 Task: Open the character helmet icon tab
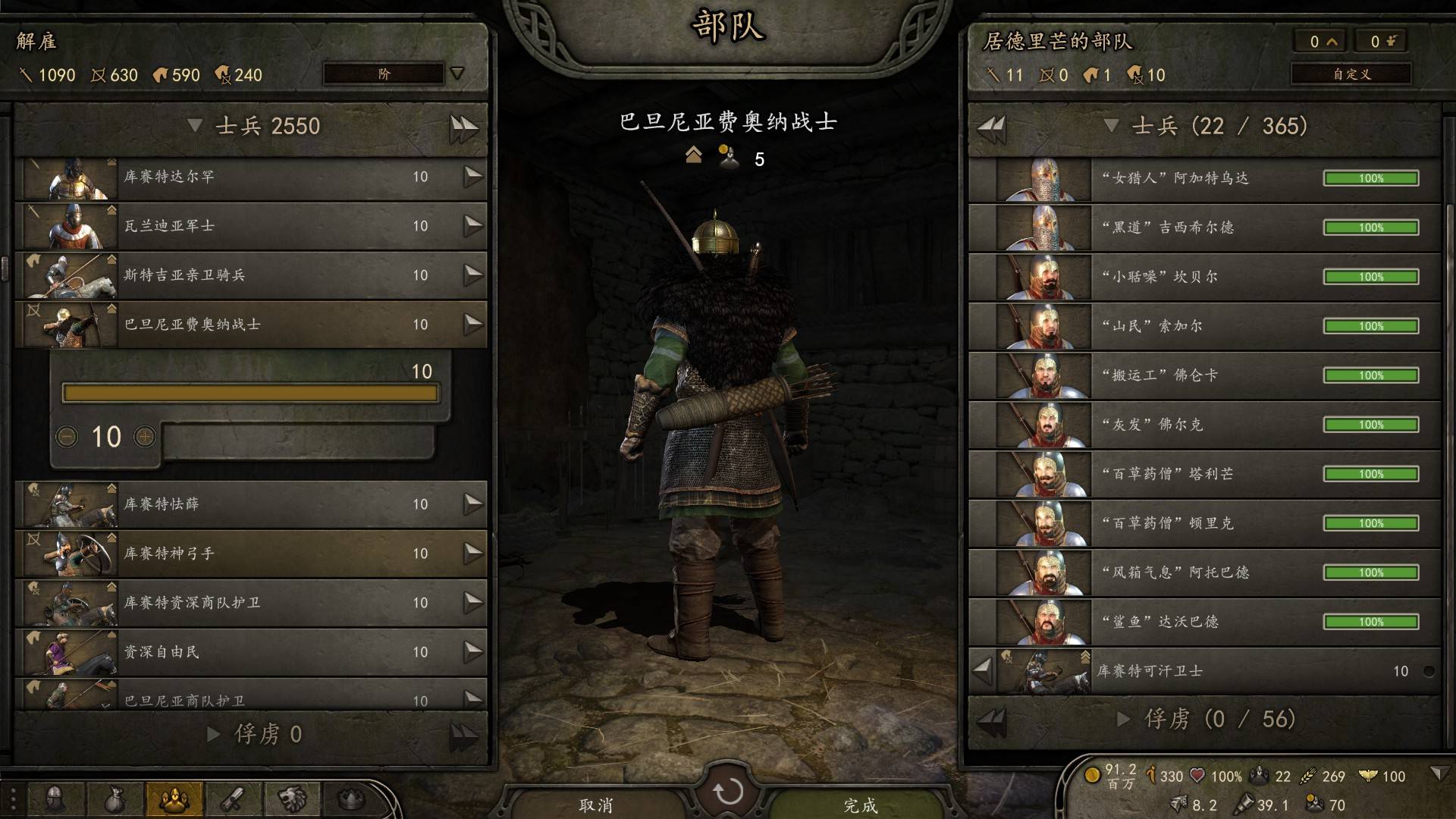pyautogui.click(x=55, y=799)
